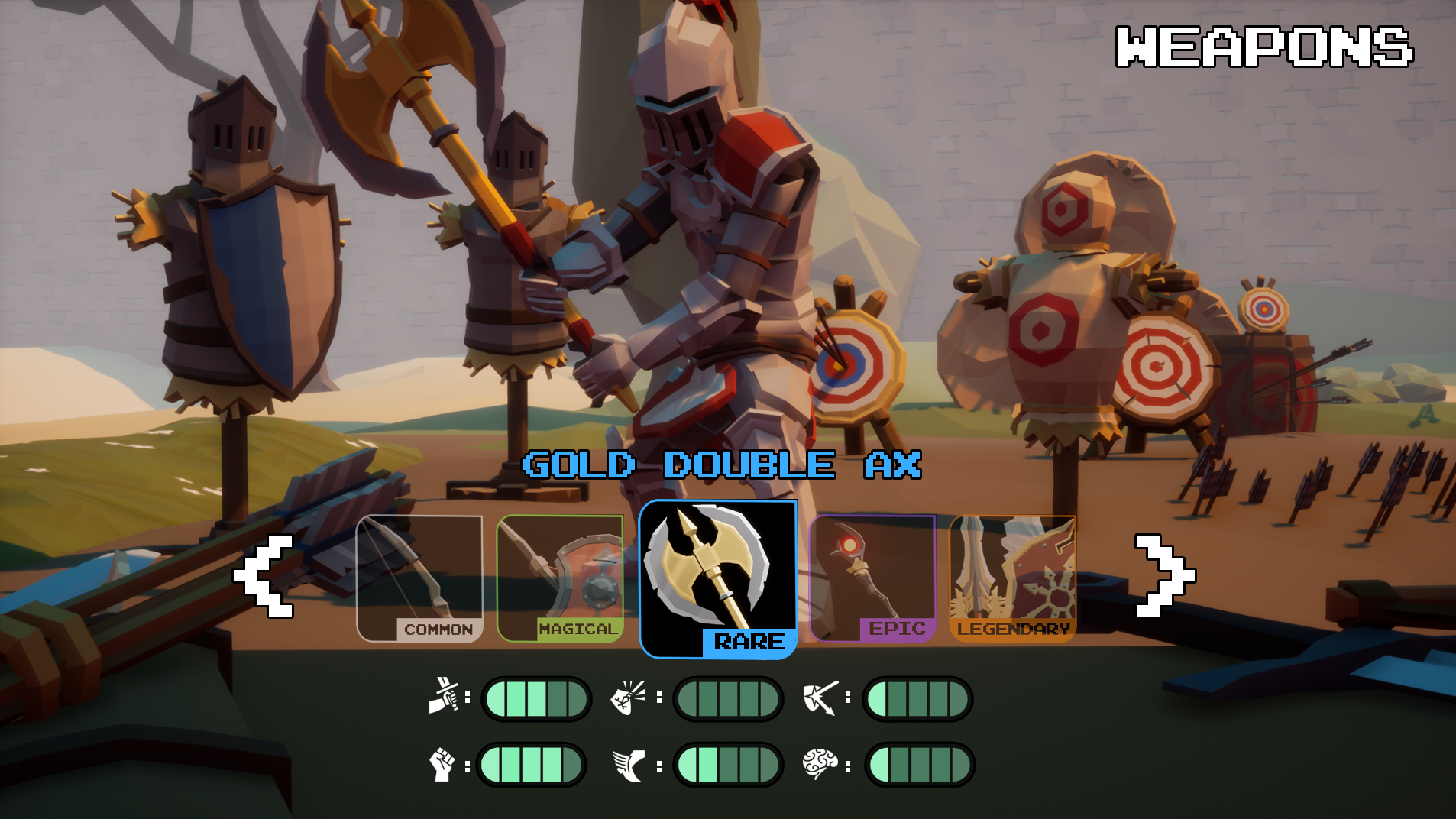The width and height of the screenshot is (1456, 819).
Task: Click the right arrow to browse next weapons
Action: [1163, 575]
